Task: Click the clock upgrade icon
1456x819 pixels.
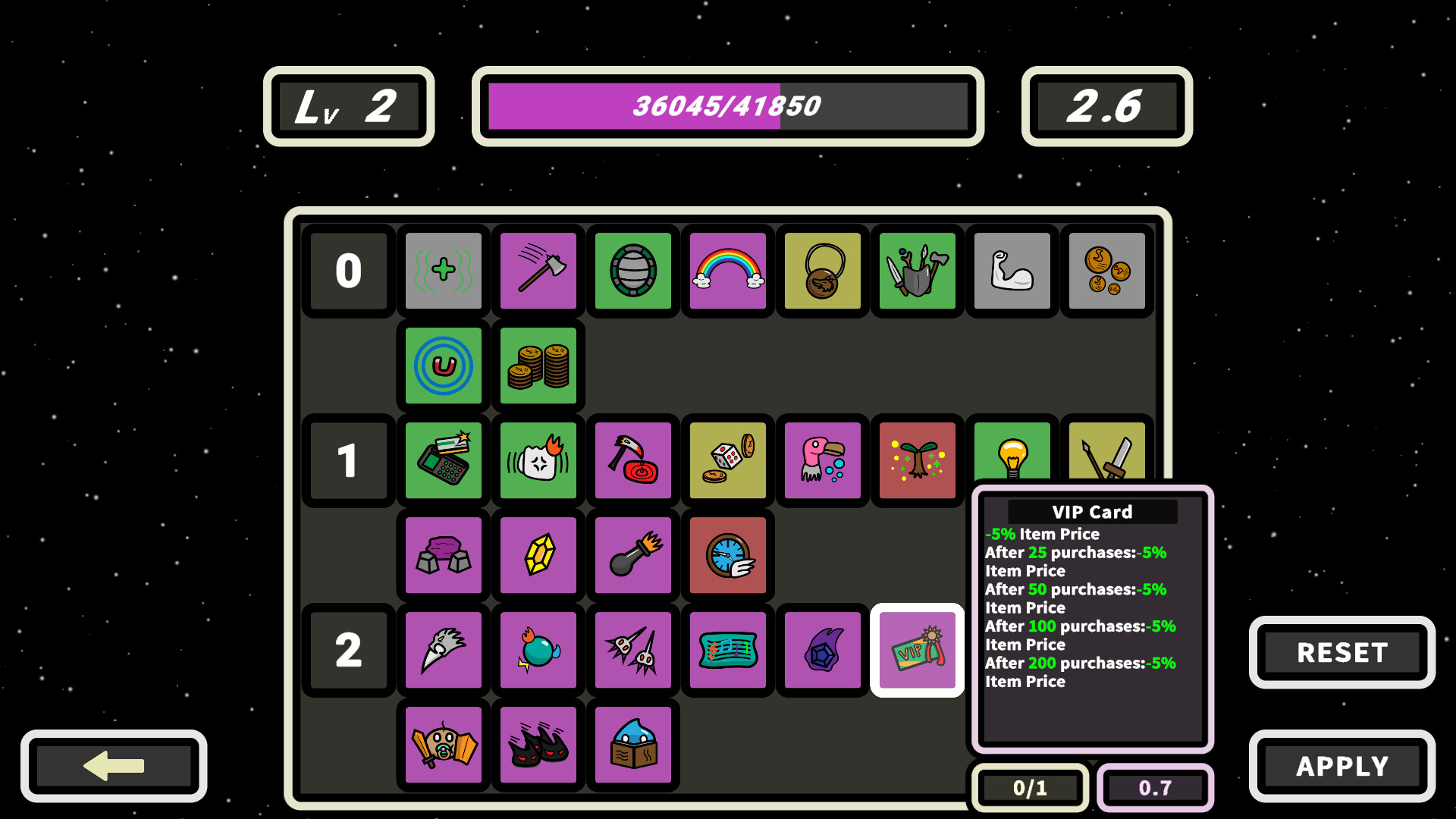Action: (726, 555)
